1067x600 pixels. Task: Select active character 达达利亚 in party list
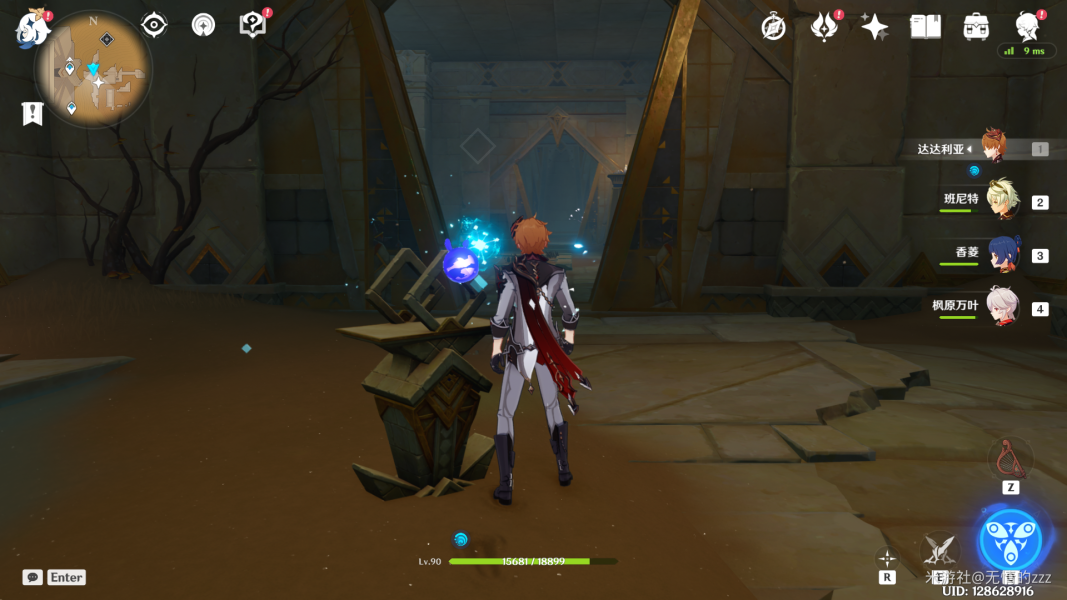(x=991, y=148)
